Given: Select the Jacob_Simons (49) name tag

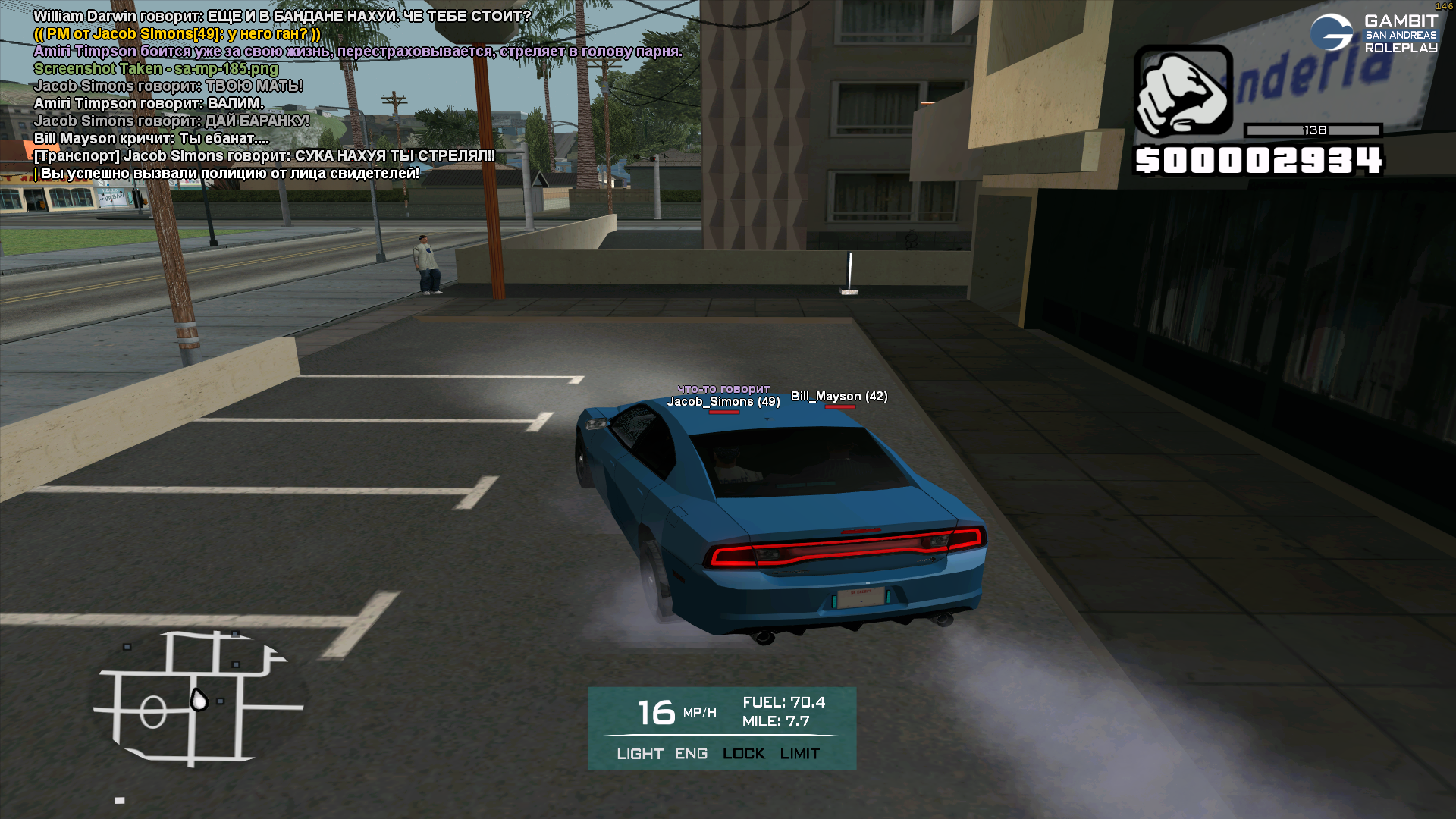Looking at the screenshot, I should 723,402.
